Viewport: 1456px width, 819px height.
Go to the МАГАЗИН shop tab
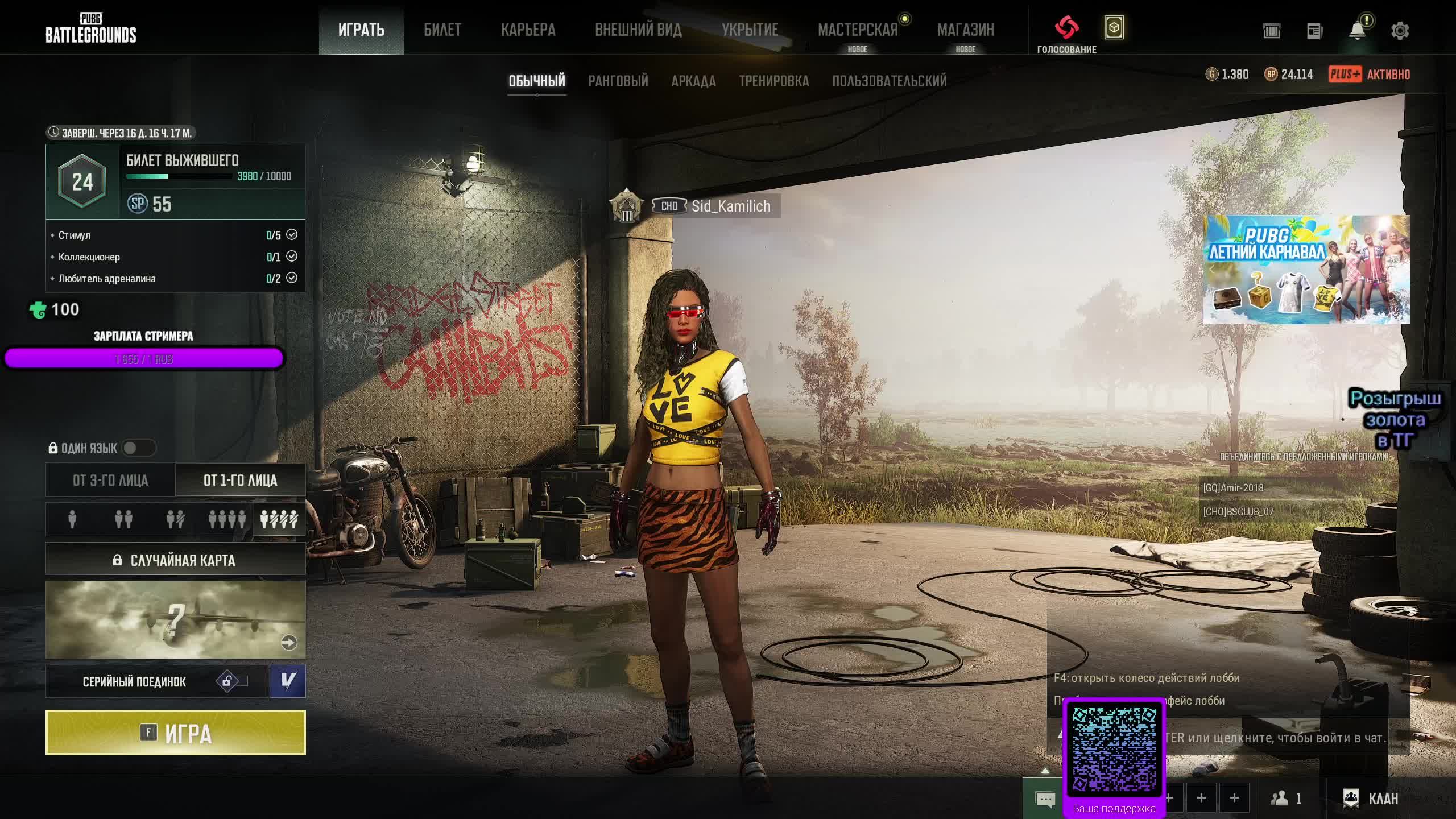965,30
